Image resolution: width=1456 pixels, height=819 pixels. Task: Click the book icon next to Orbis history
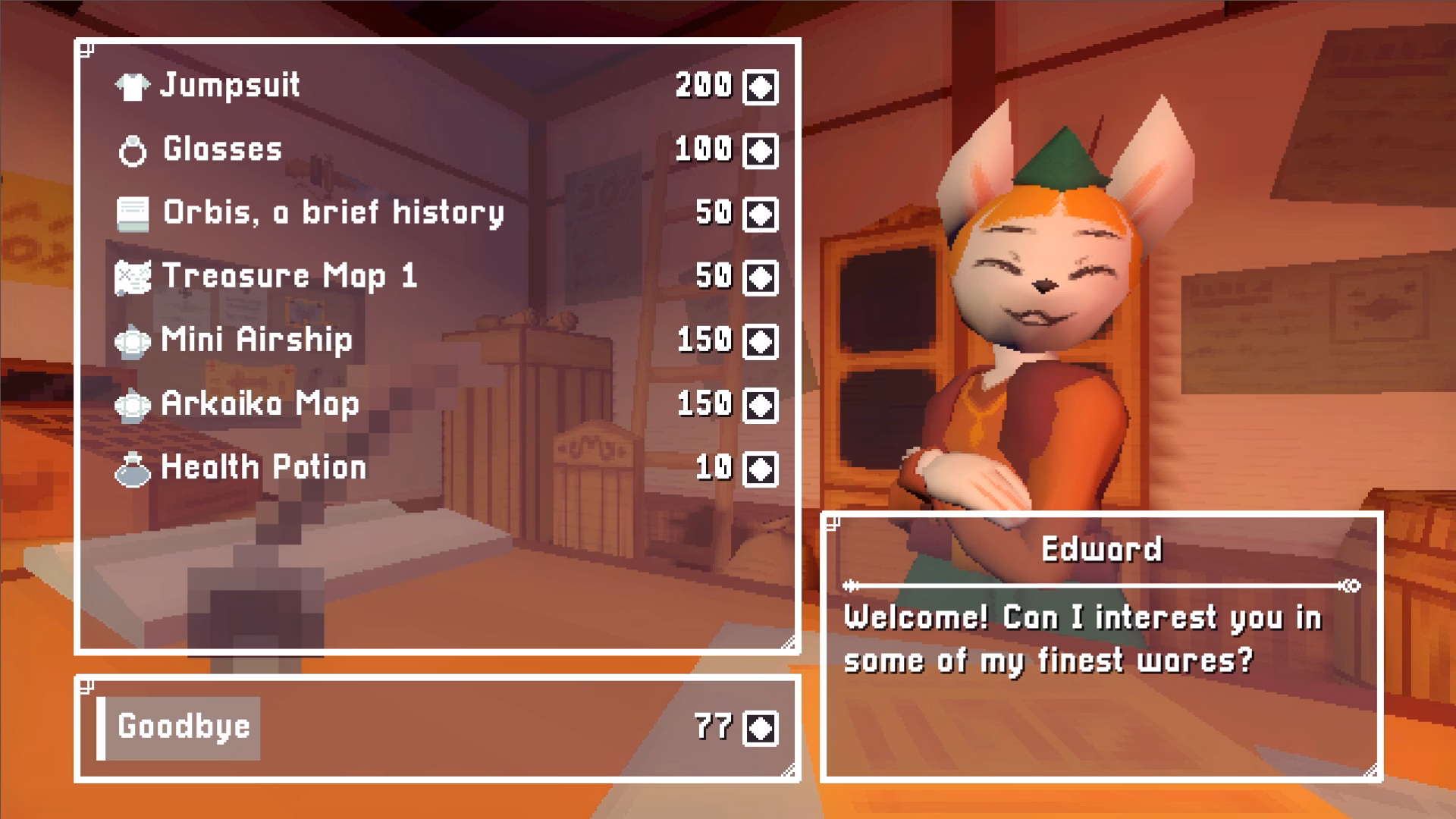[x=133, y=213]
